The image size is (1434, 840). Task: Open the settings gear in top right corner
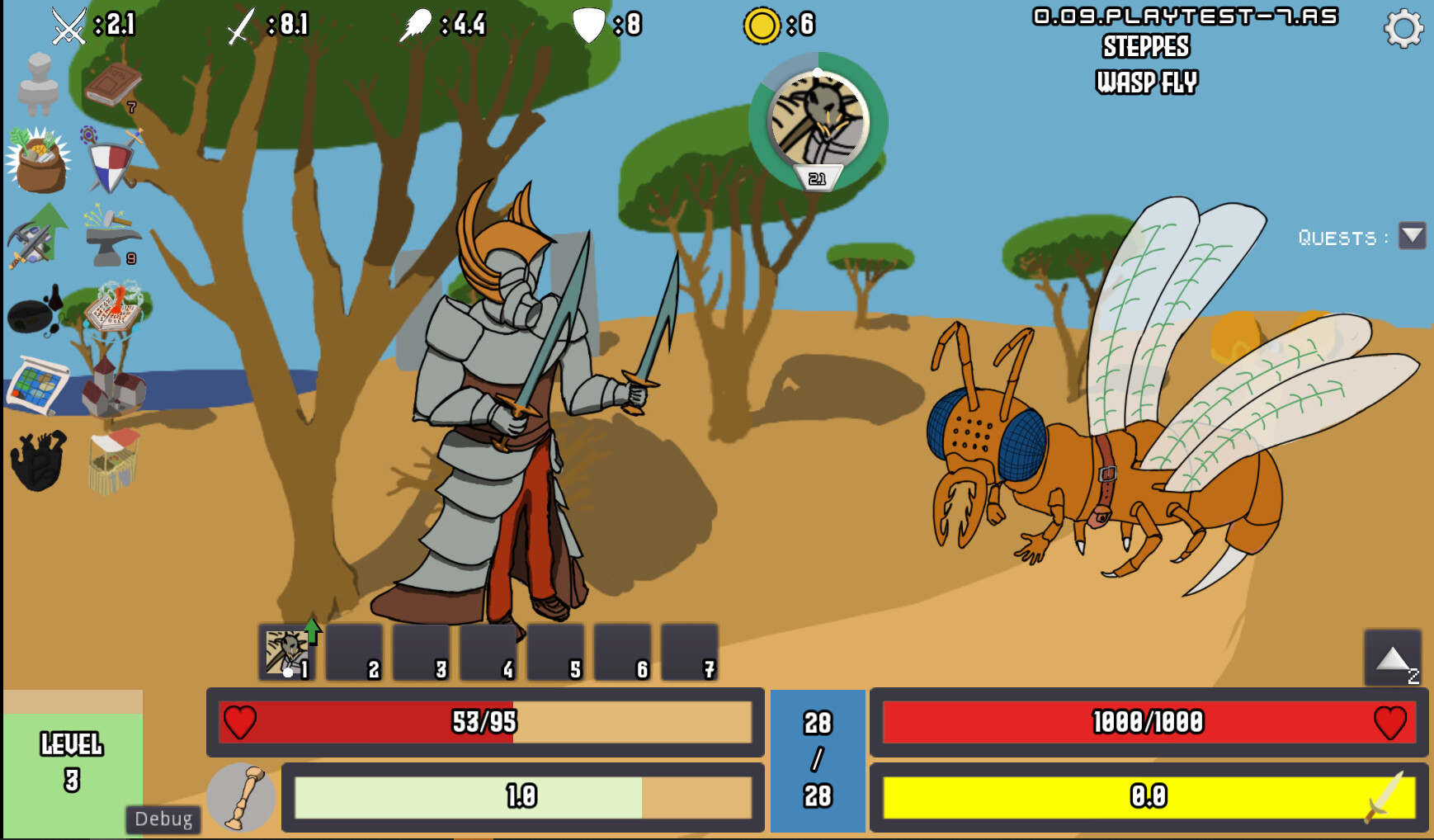click(1401, 27)
